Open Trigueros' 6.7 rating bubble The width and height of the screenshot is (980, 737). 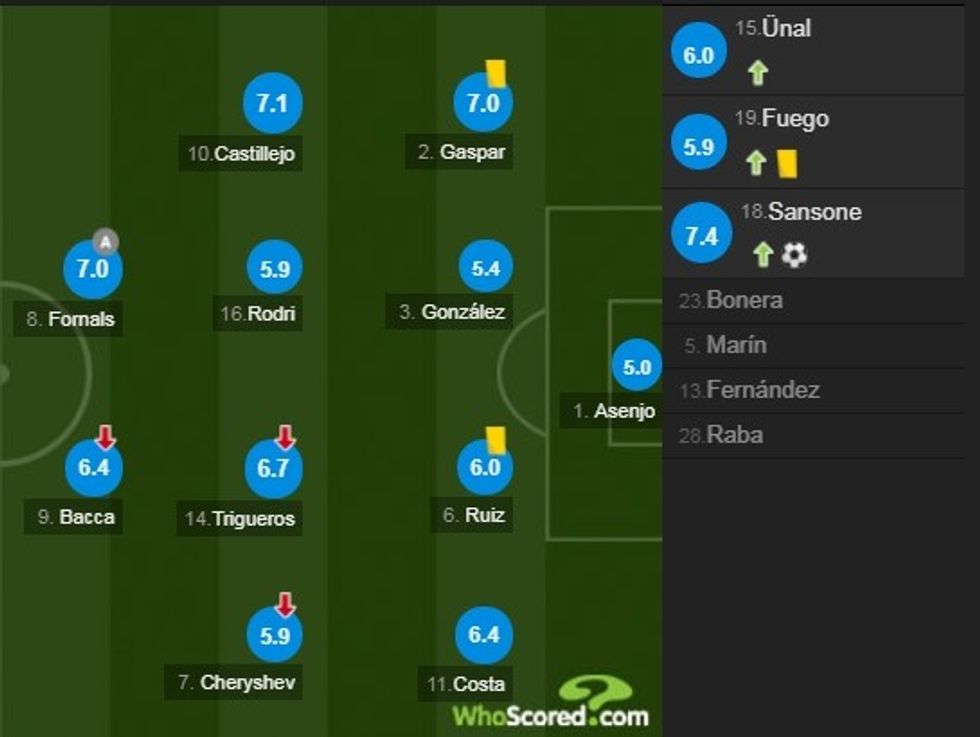[273, 469]
